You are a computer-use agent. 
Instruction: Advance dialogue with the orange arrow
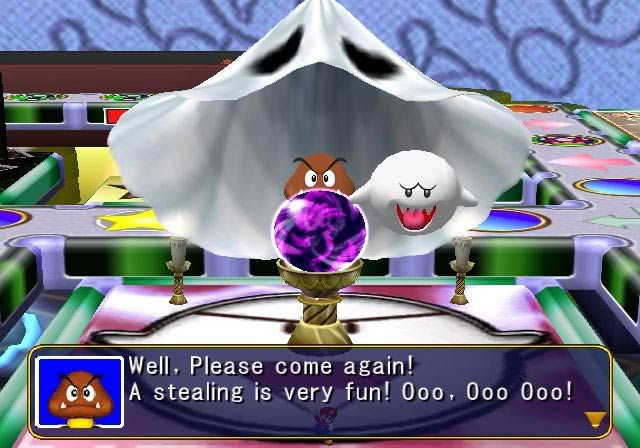click(596, 419)
